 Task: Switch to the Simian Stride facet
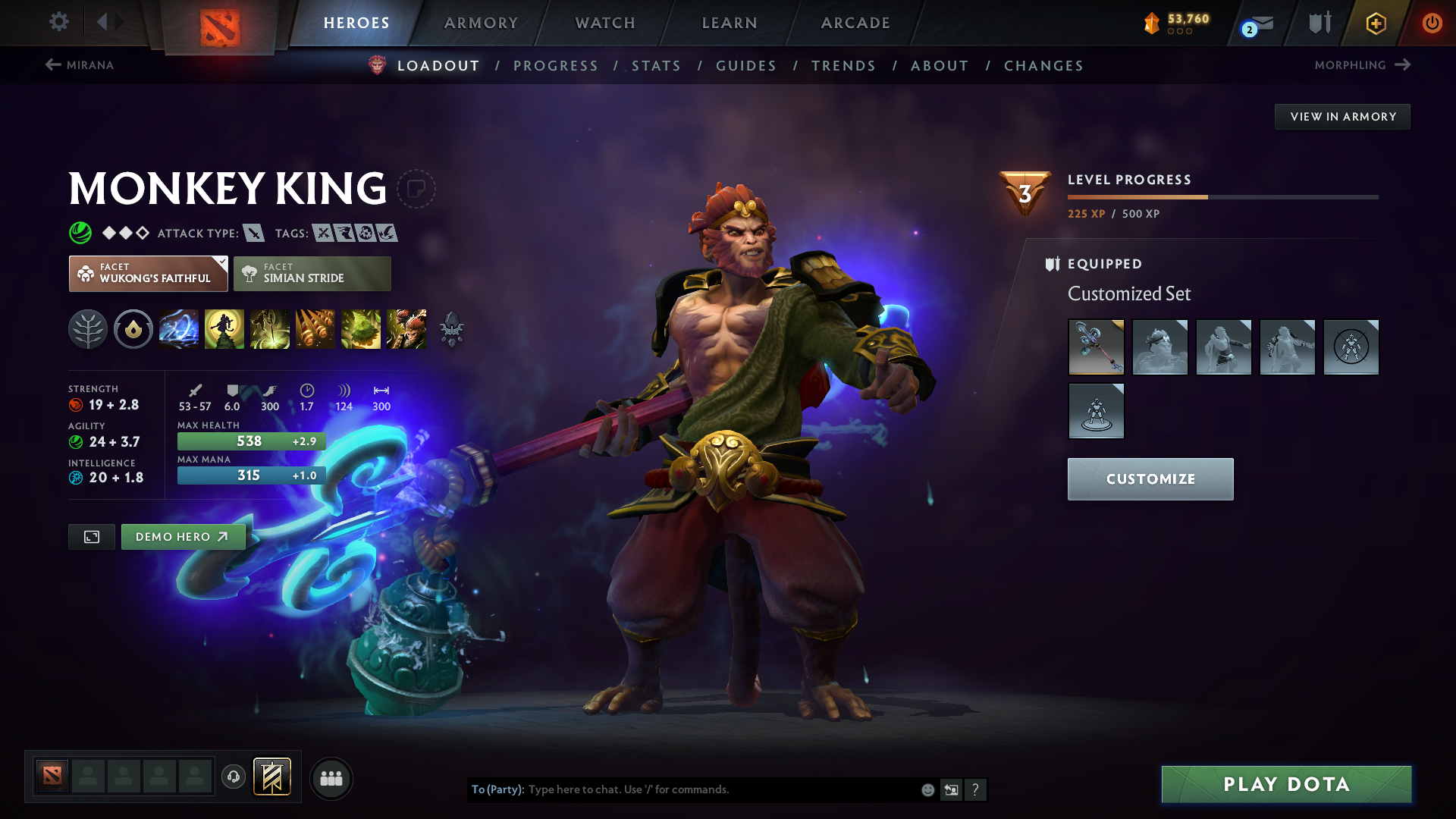click(312, 273)
